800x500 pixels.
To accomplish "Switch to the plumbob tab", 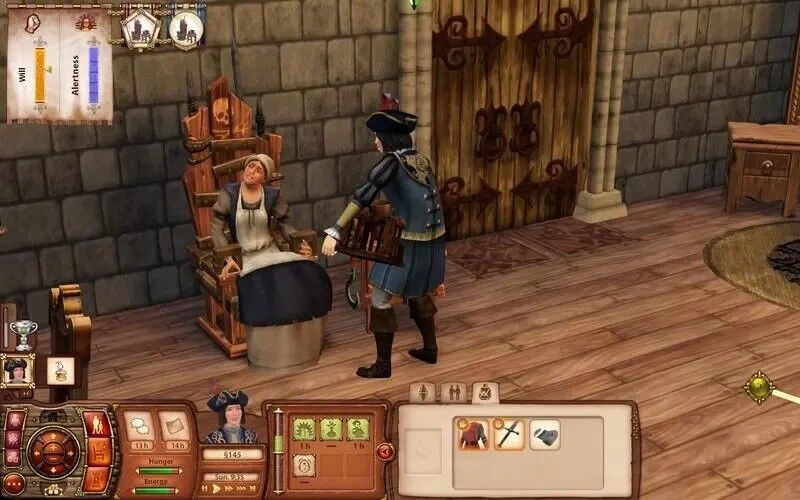I will (422, 392).
